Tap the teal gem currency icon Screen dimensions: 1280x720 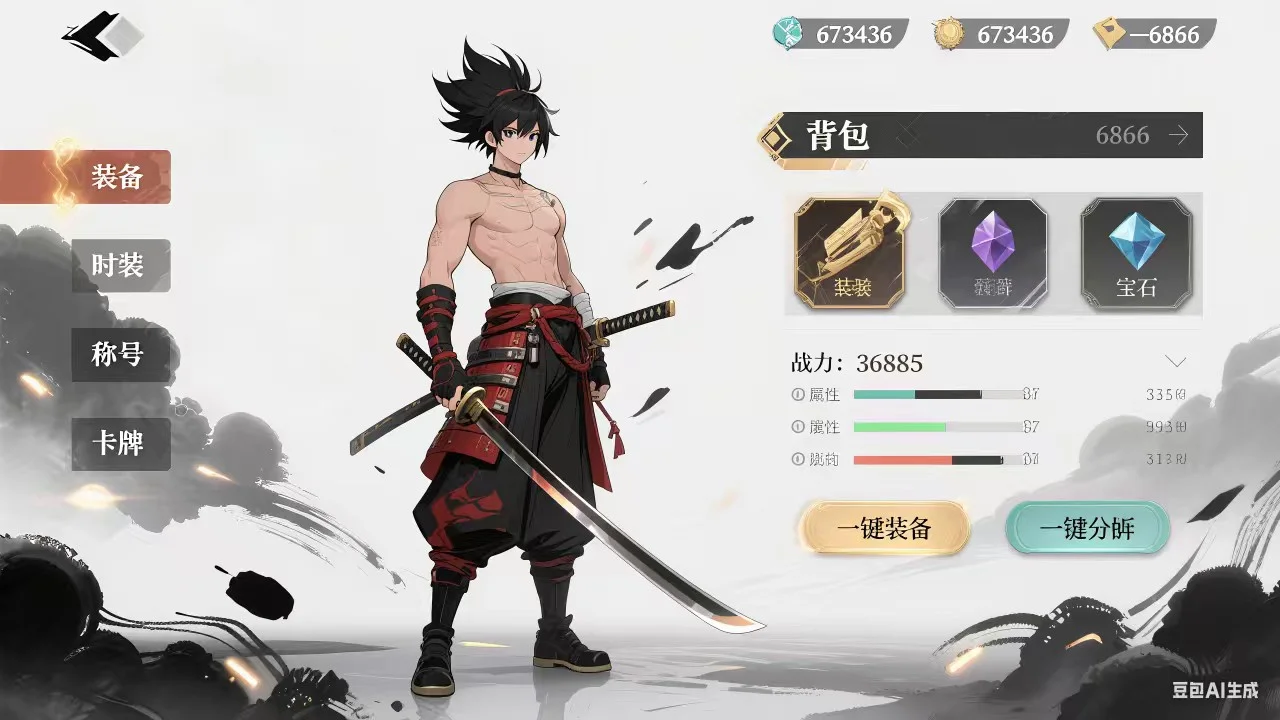tap(788, 34)
